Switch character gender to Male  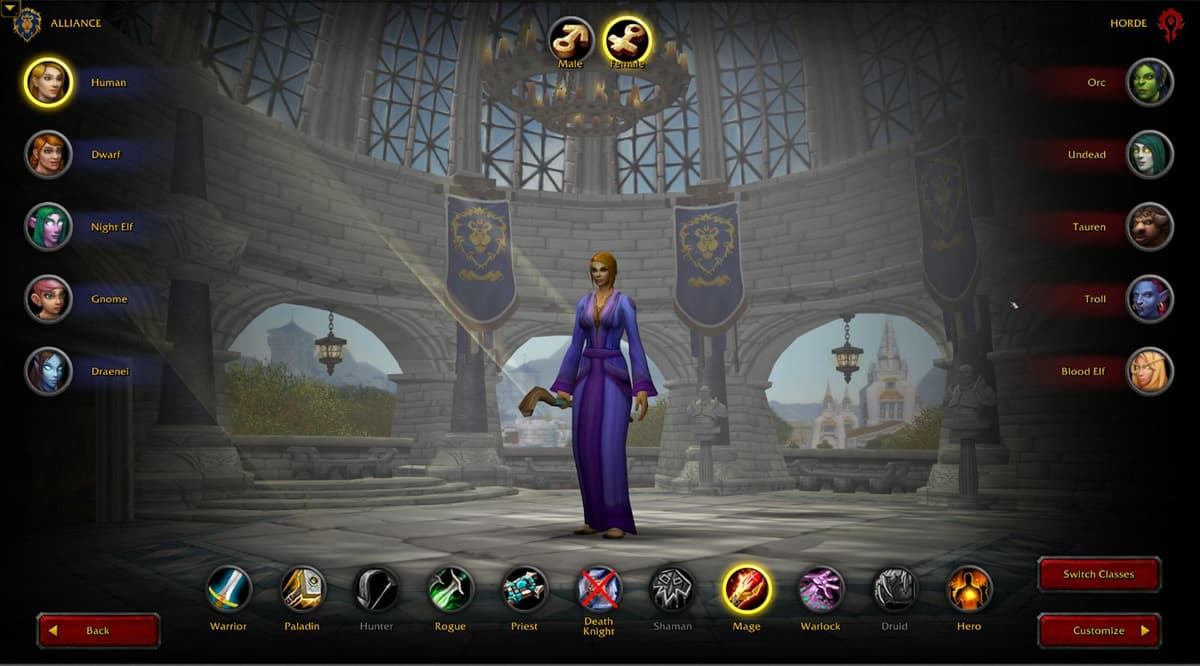(571, 40)
